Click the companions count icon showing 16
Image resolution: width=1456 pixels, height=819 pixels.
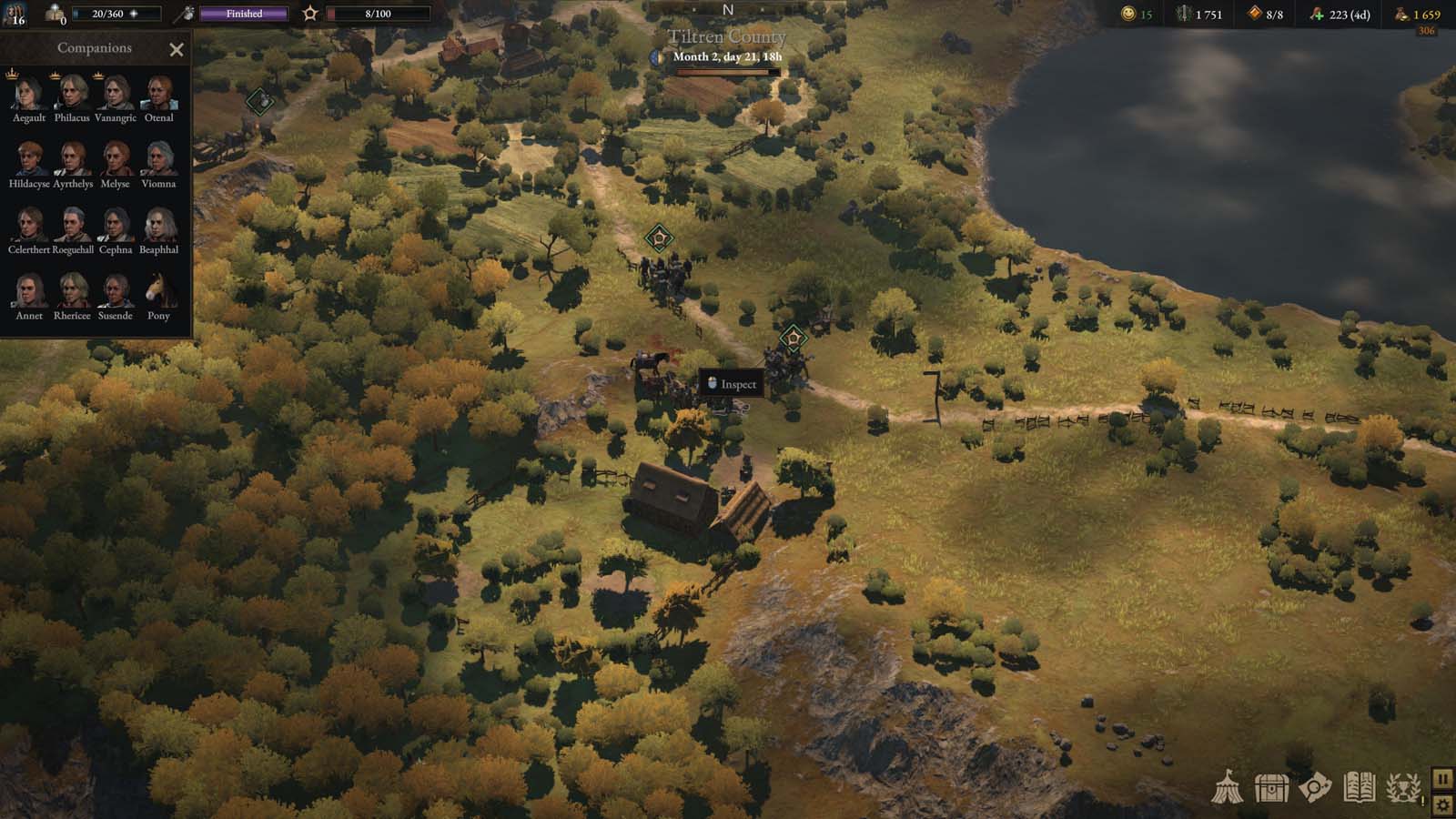15,14
